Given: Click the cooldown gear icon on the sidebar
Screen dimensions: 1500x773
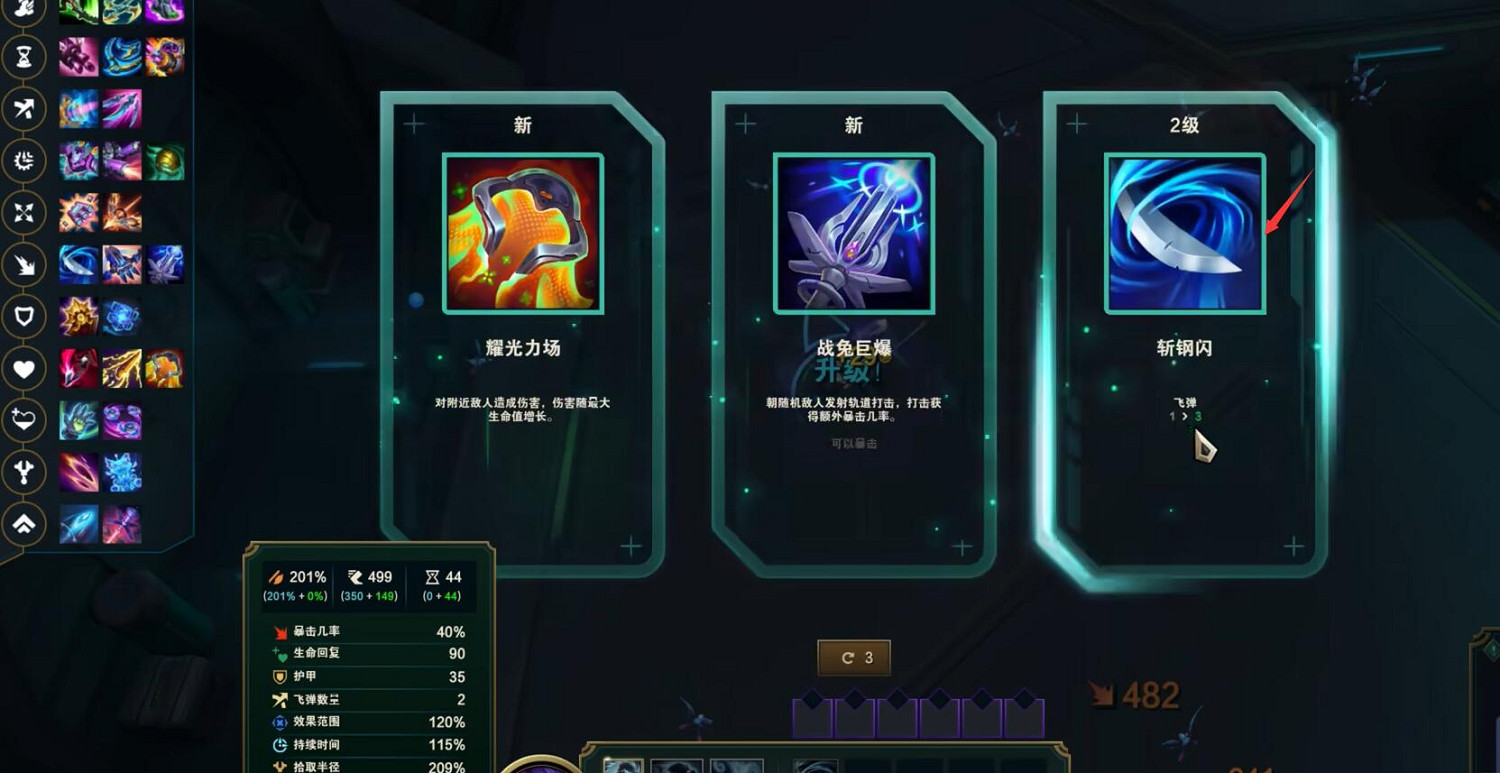Looking at the screenshot, I should pyautogui.click(x=24, y=162).
